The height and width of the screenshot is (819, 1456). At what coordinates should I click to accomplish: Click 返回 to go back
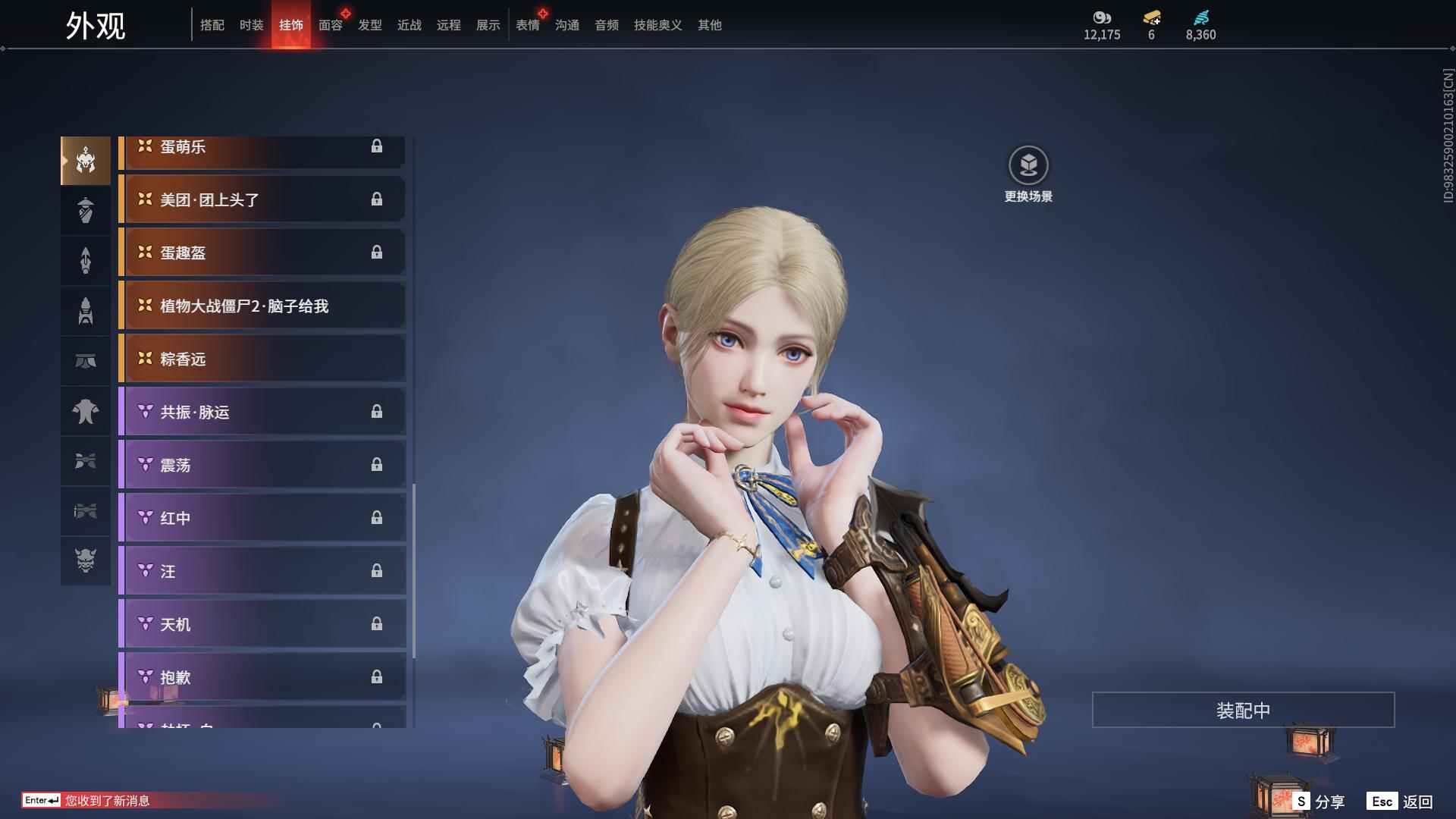(x=1401, y=801)
